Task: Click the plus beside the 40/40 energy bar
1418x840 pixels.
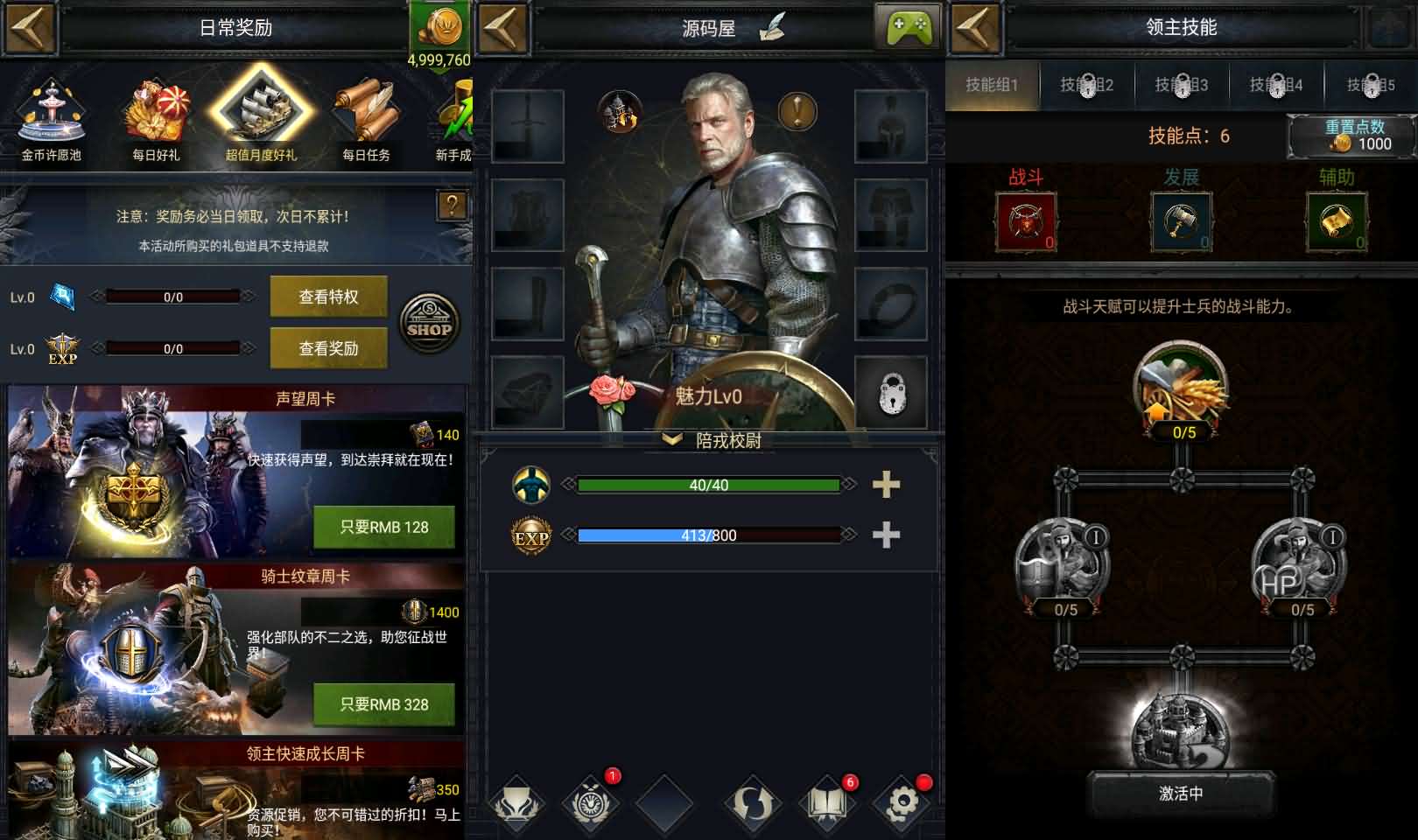Action: (886, 483)
